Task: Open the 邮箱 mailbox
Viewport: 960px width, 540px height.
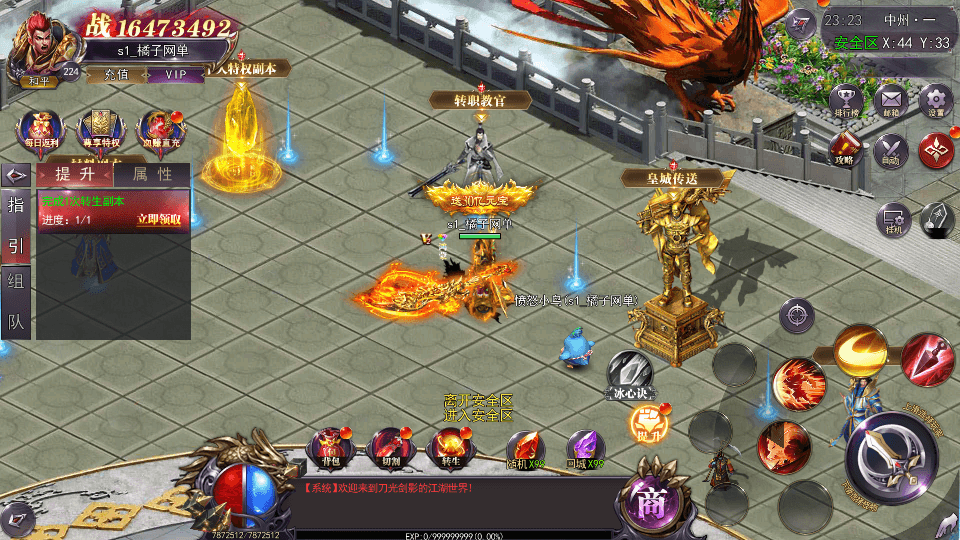Action: pos(890,102)
